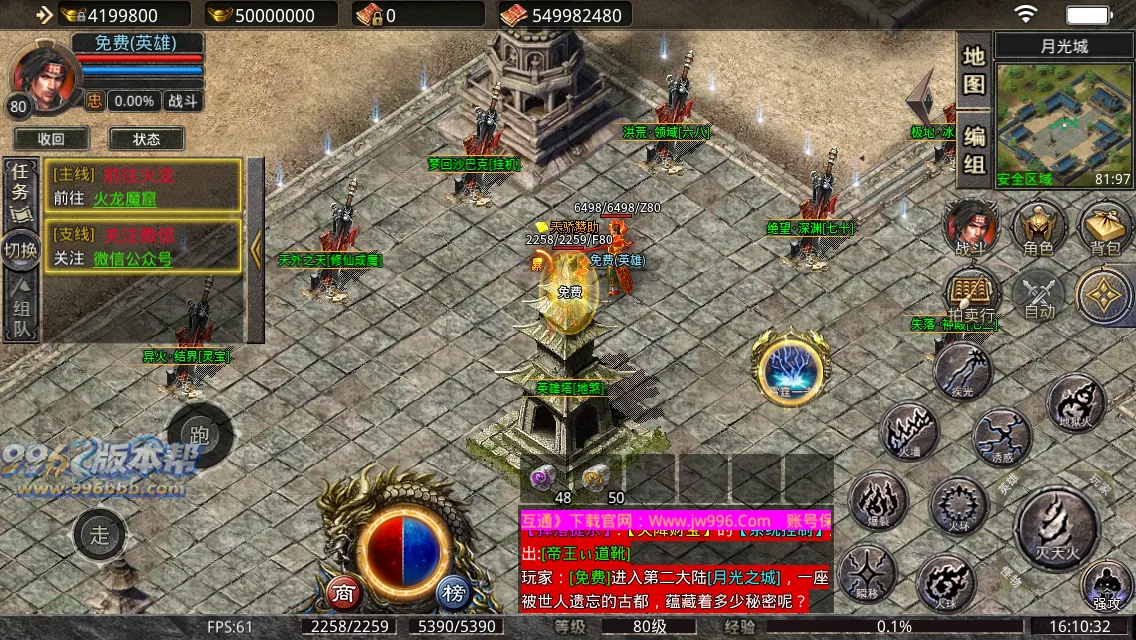Trigger the 瞬移 teleport skill
This screenshot has width=1136, height=640.
pyautogui.click(x=866, y=573)
